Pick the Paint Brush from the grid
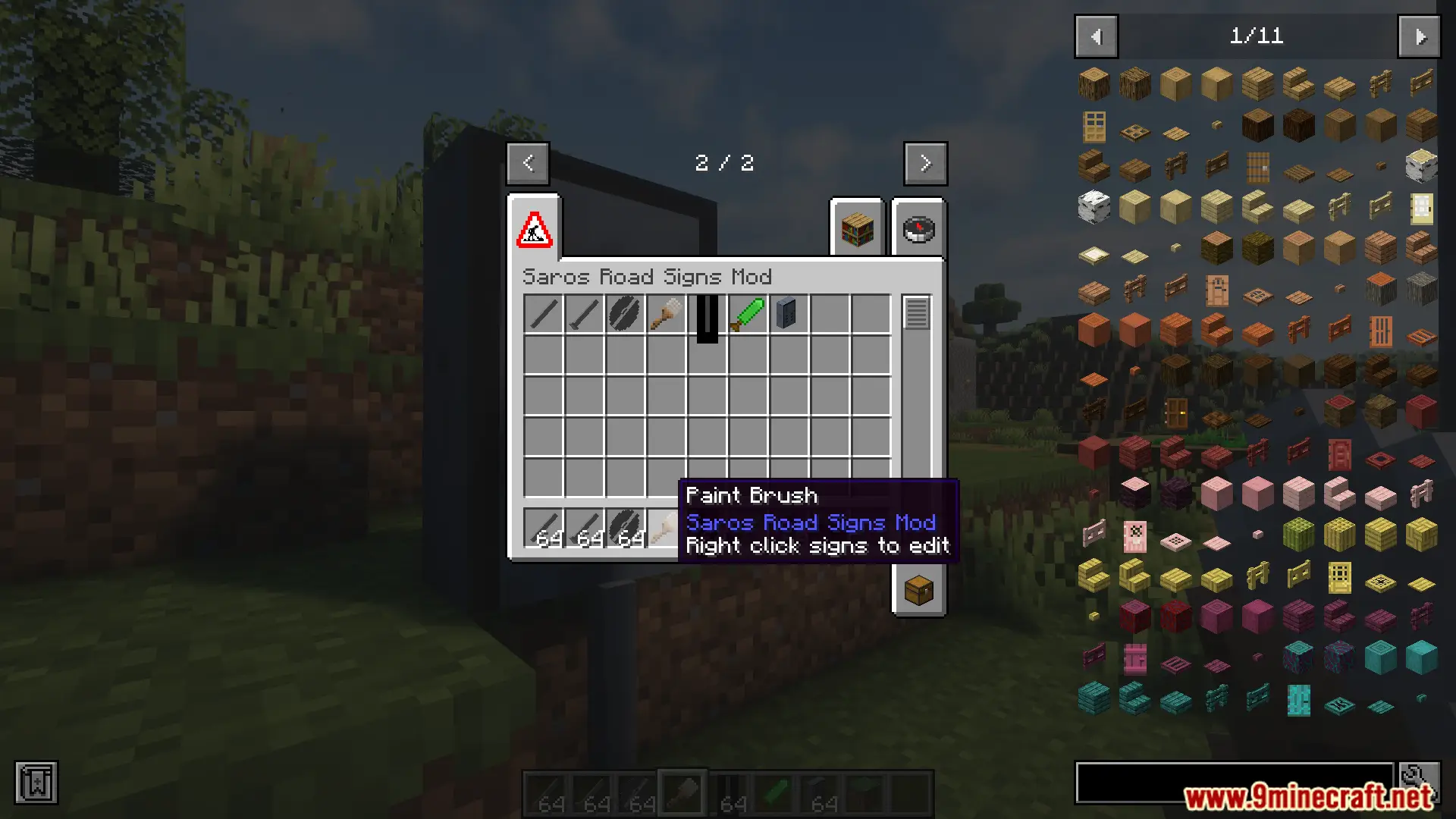 point(666,314)
